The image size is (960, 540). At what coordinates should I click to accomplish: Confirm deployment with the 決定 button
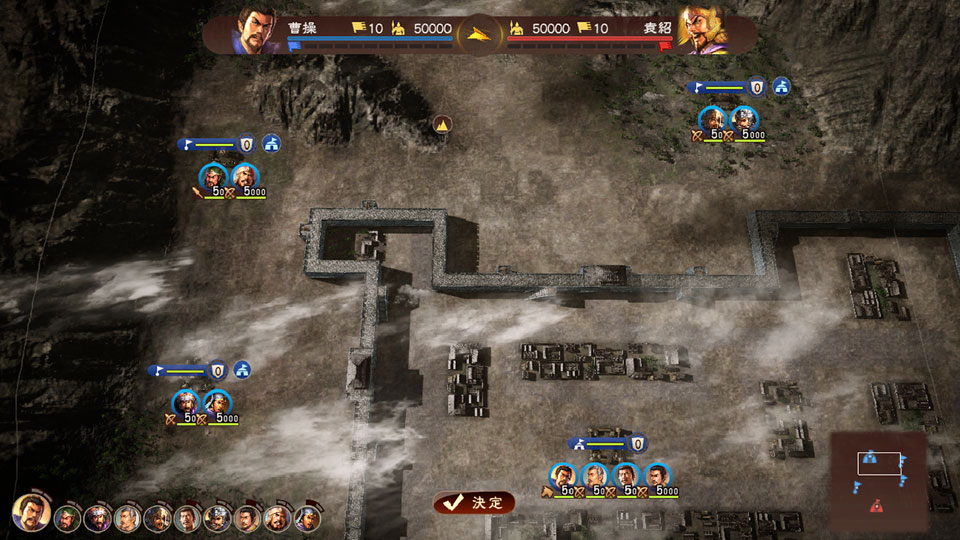coord(475,502)
